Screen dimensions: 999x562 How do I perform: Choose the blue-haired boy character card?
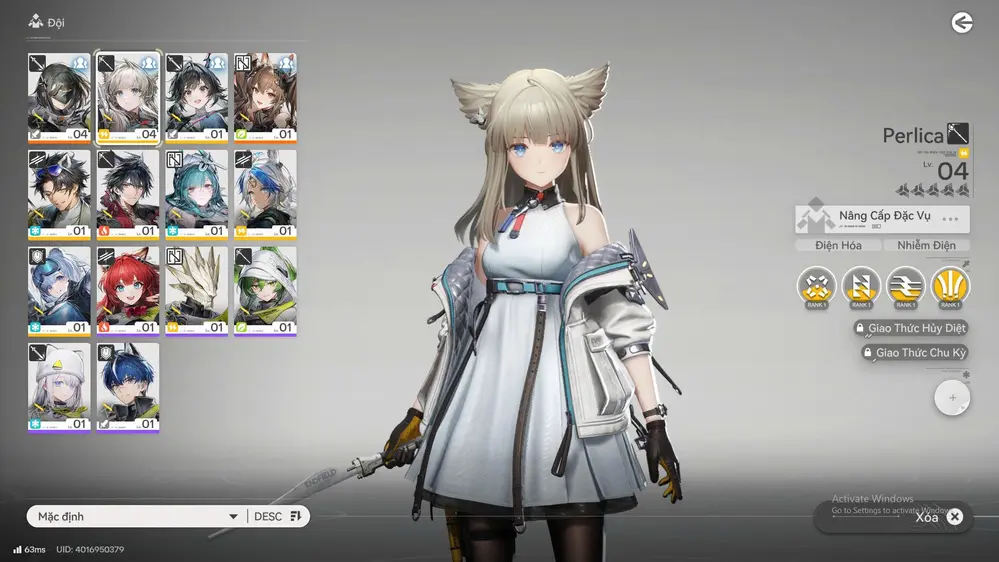pyautogui.click(x=128, y=388)
